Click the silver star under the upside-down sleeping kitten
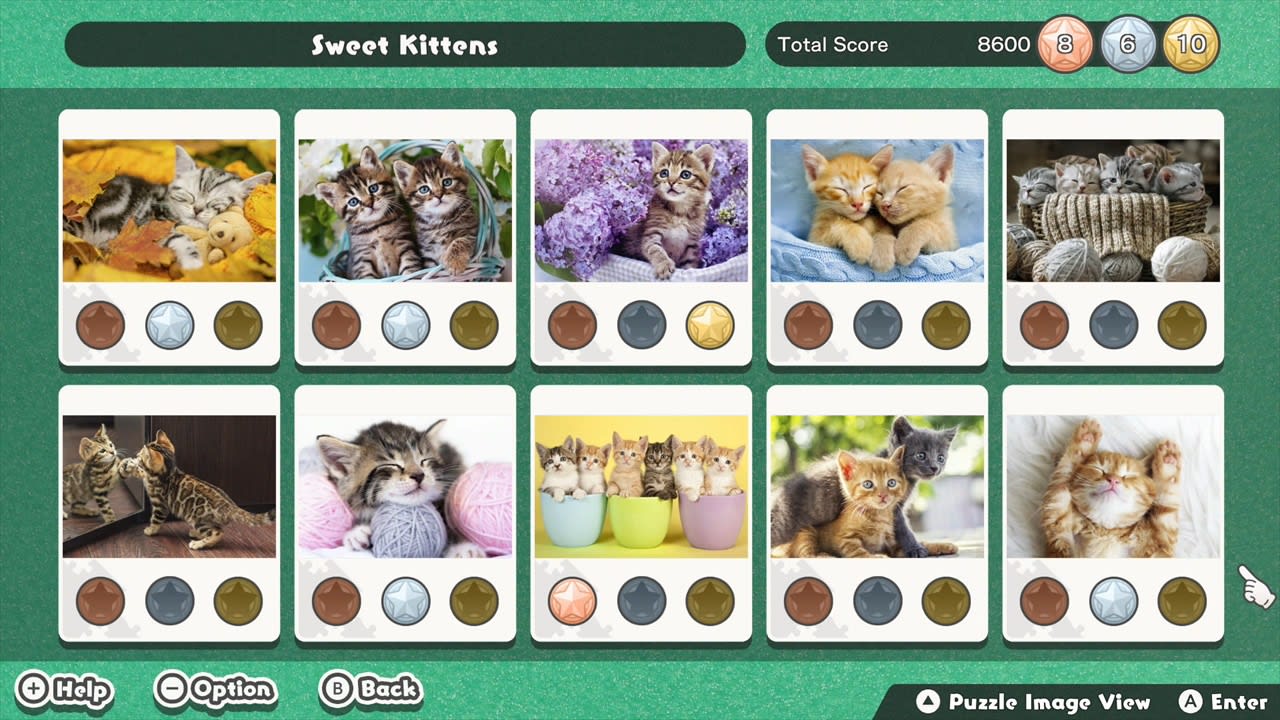This screenshot has width=1280, height=720. pyautogui.click(x=1114, y=600)
